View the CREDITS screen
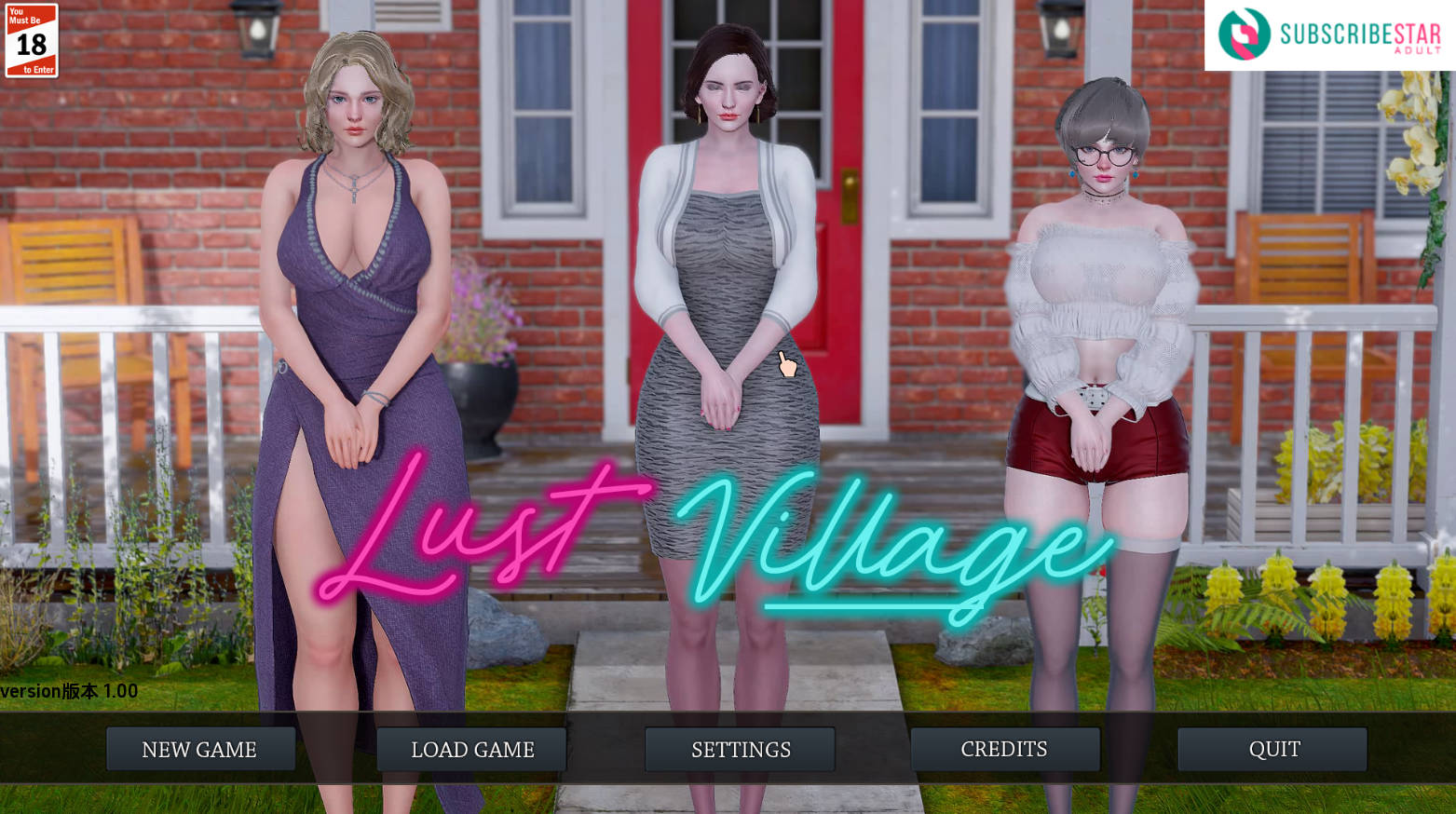The width and height of the screenshot is (1456, 814). [1004, 749]
